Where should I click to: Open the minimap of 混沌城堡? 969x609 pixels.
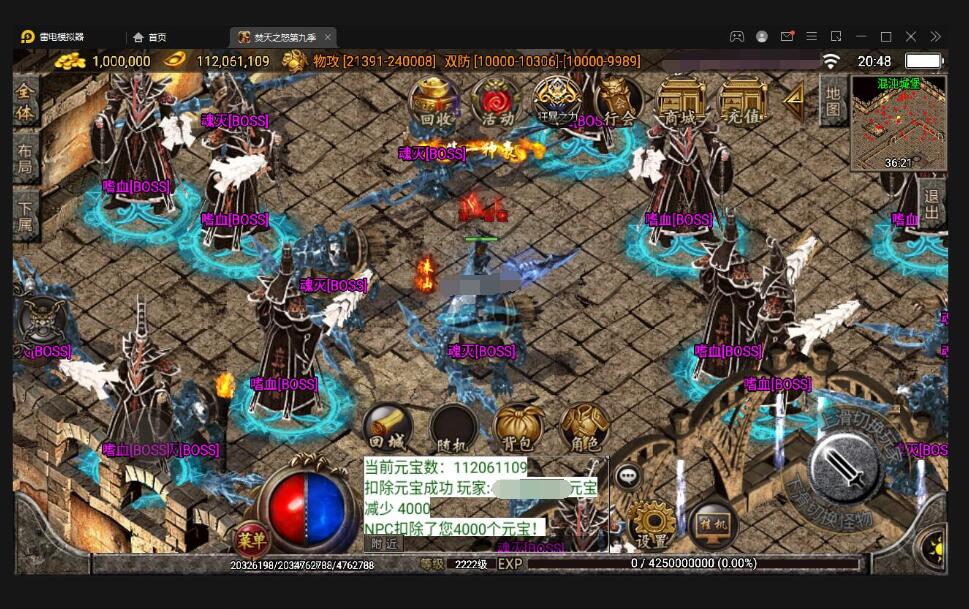coord(897,123)
